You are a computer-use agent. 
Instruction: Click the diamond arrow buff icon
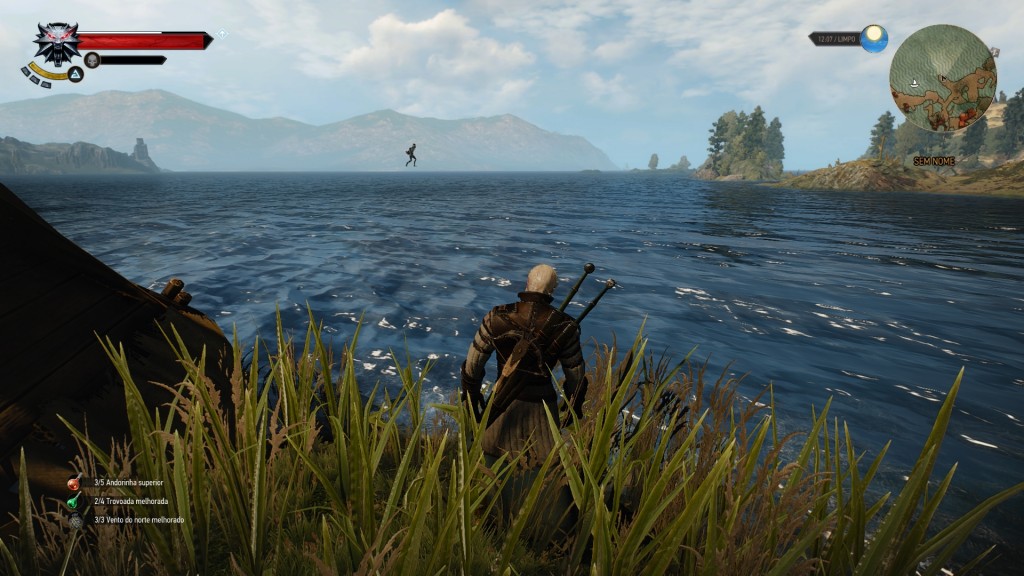point(220,35)
